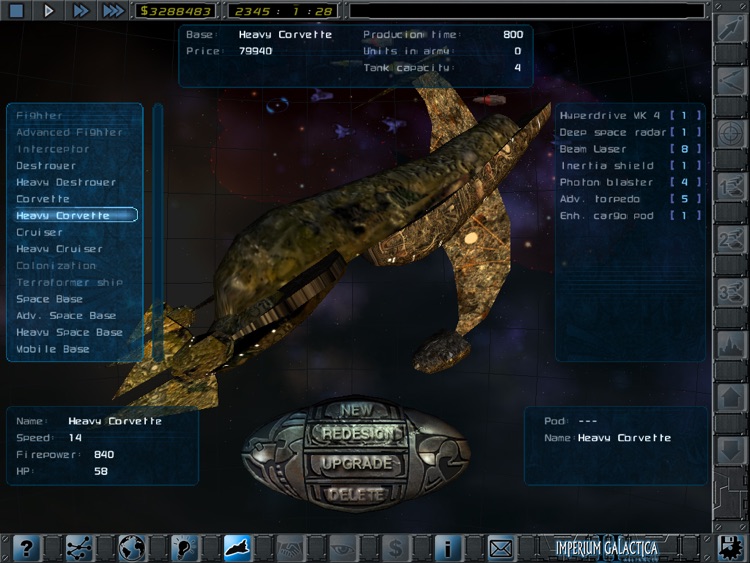
Task: Click the NEW ship design button
Action: point(356,410)
